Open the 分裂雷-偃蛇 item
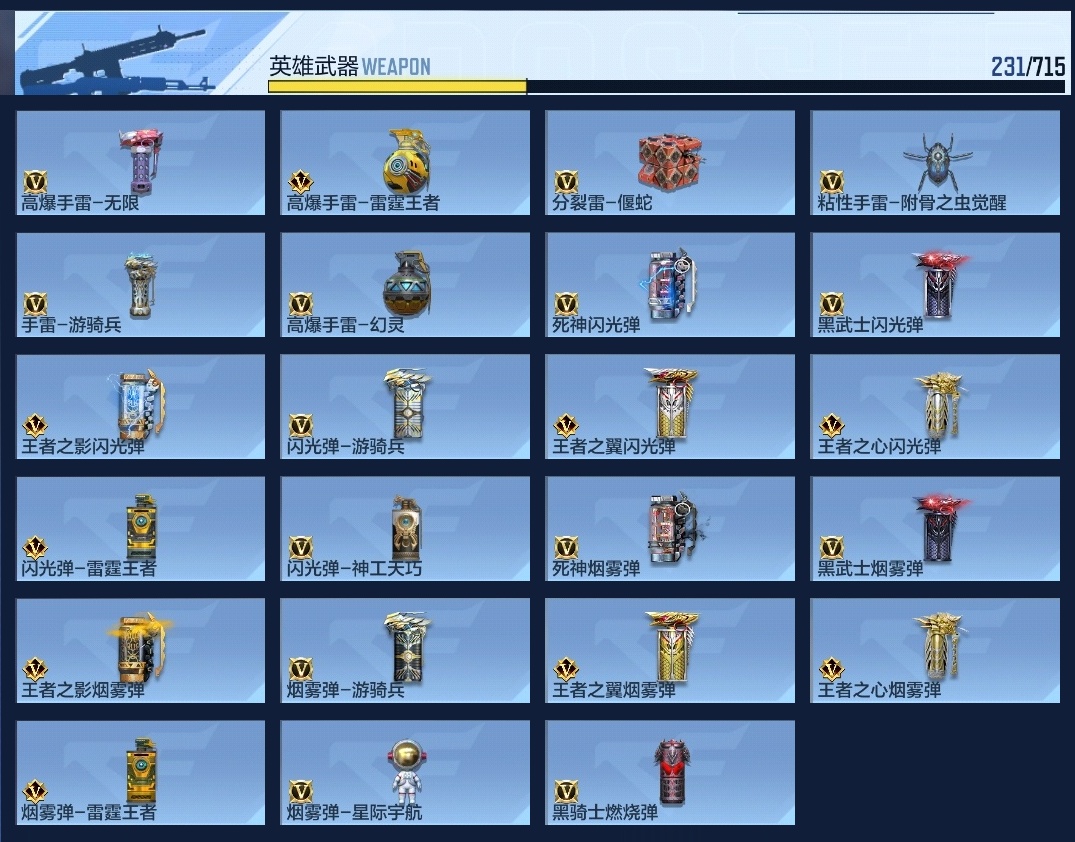Image resolution: width=1075 pixels, height=842 pixels. tap(670, 162)
